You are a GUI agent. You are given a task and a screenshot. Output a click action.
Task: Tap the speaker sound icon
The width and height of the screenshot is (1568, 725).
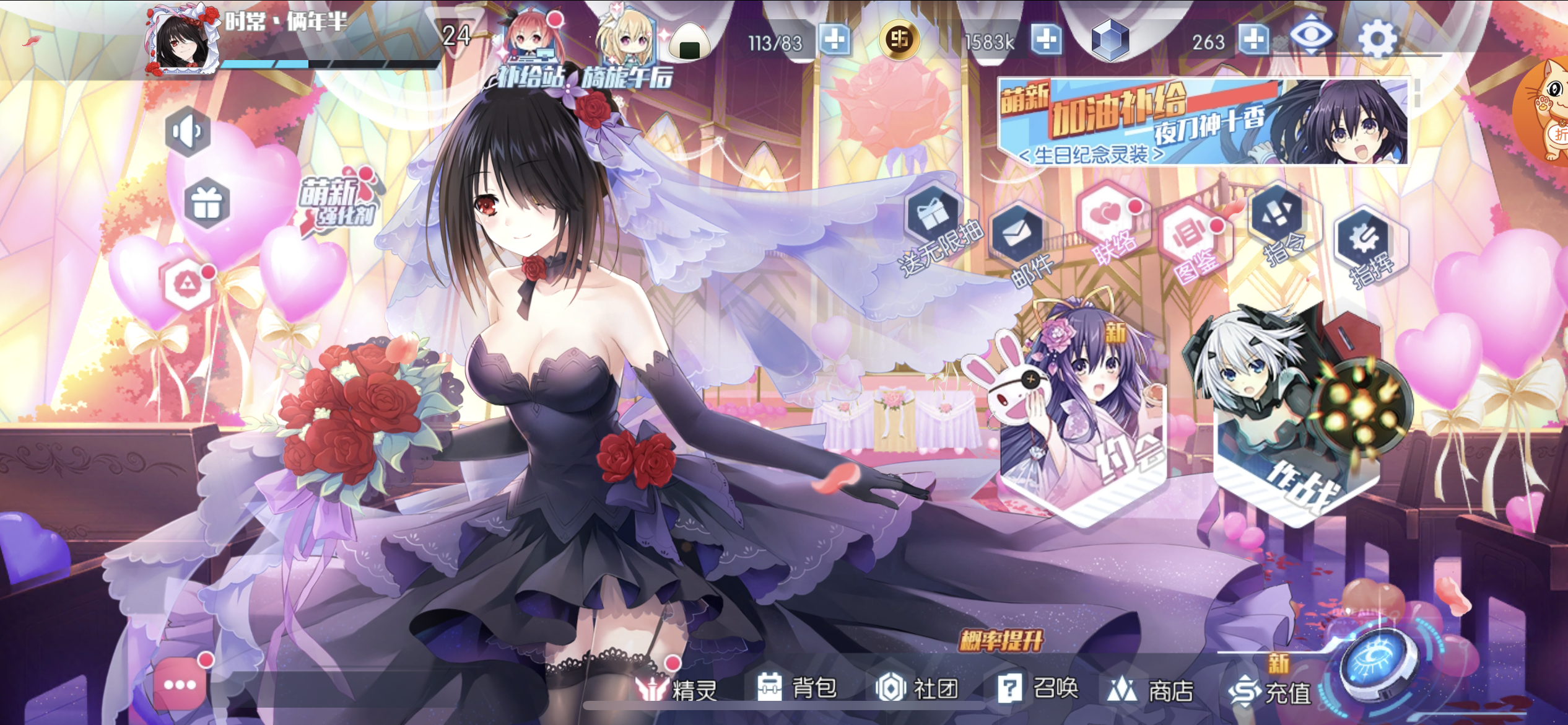(188, 132)
